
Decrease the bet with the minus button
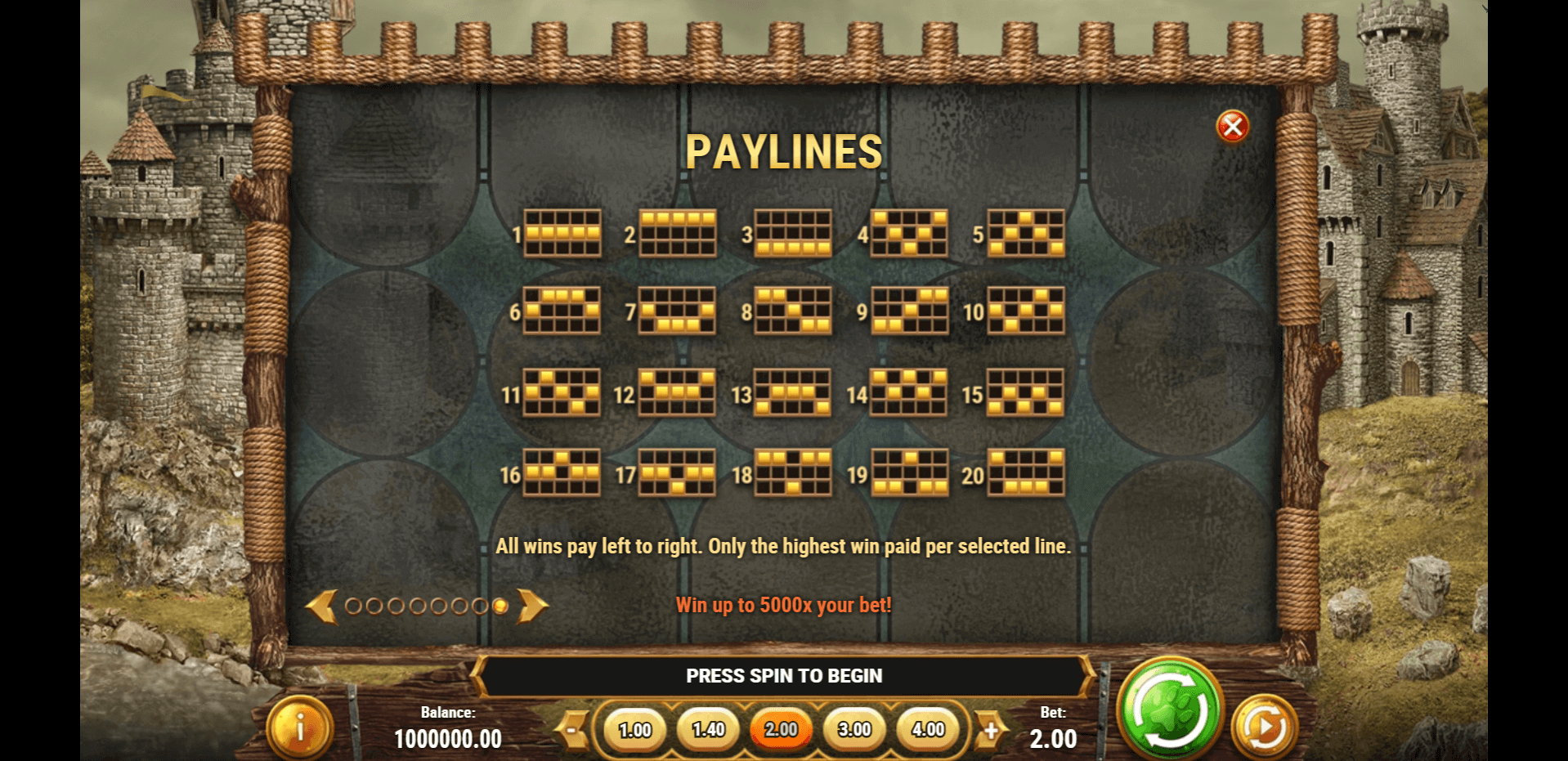coord(574,729)
